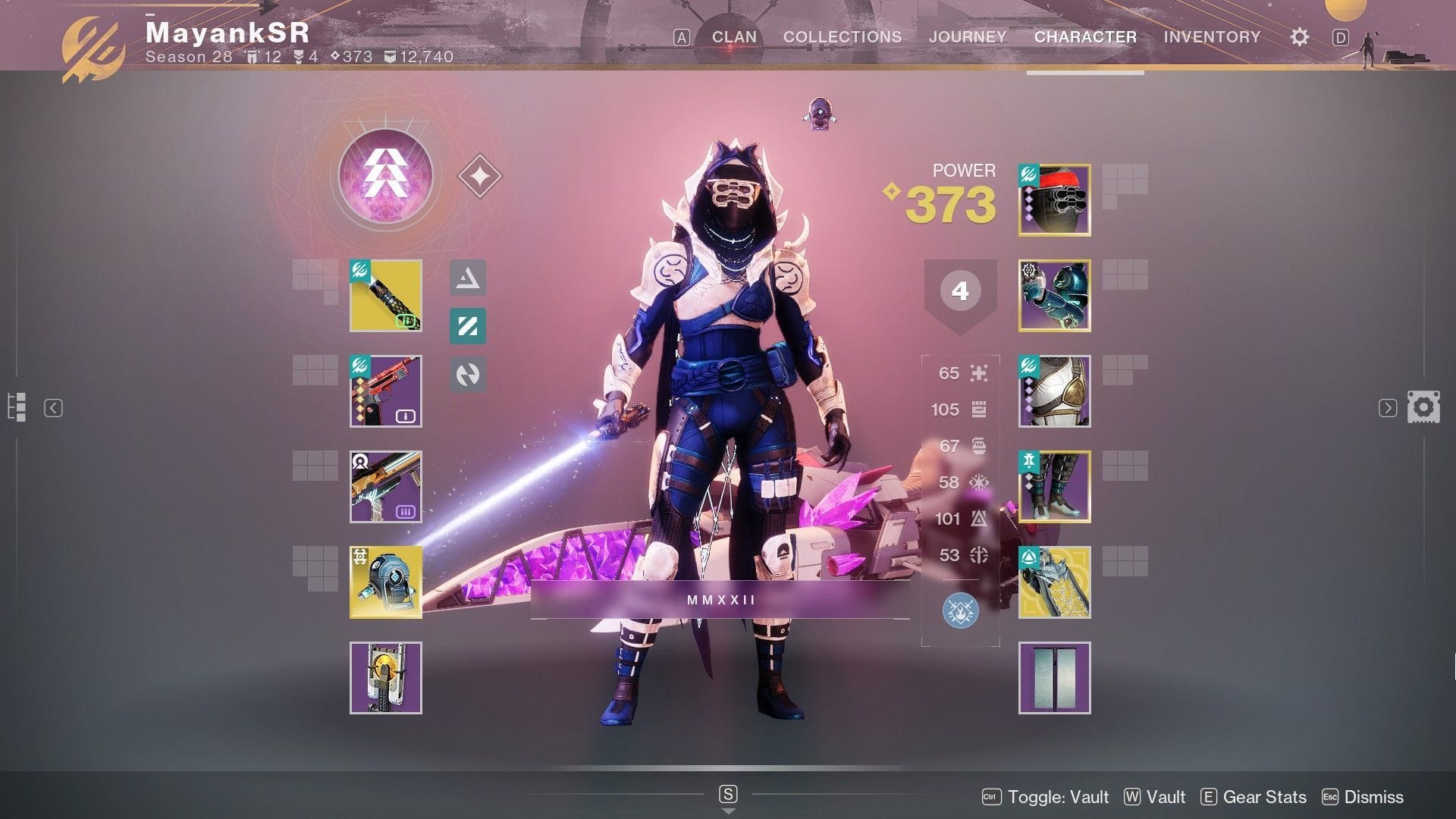The image size is (1456, 819).
Task: Open the equipped Trace Rifle kinetic weapon slot
Action: [385, 297]
